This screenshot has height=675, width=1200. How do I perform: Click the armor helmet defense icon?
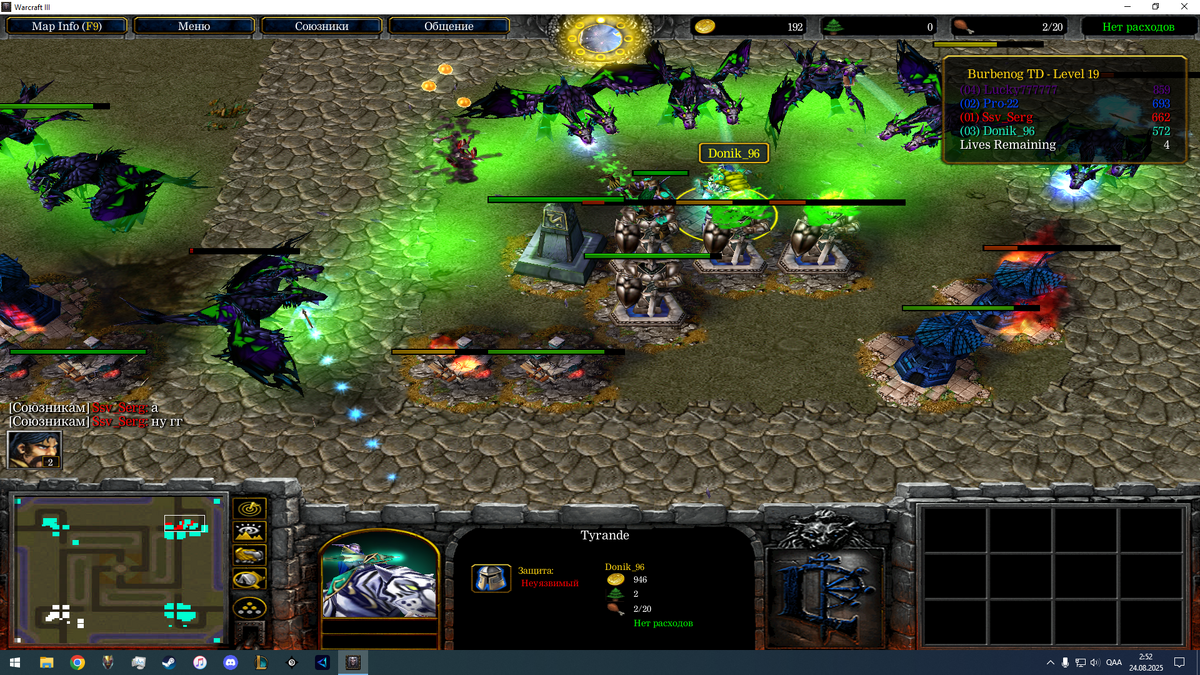(x=489, y=578)
